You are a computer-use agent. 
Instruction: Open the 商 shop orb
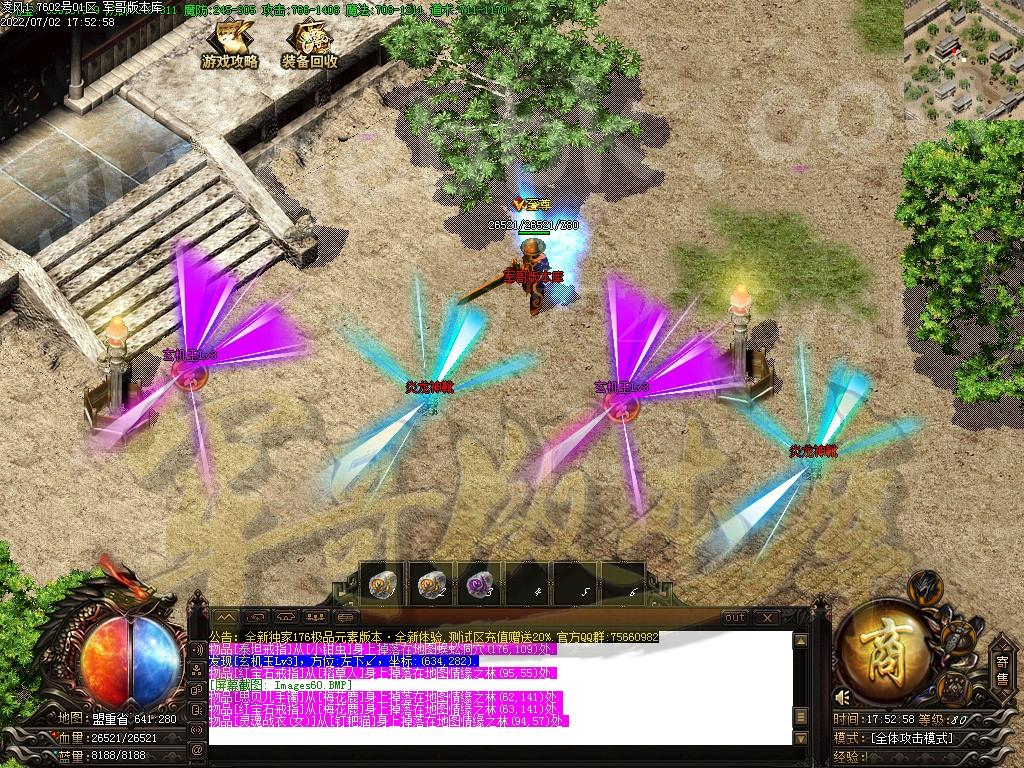882,650
